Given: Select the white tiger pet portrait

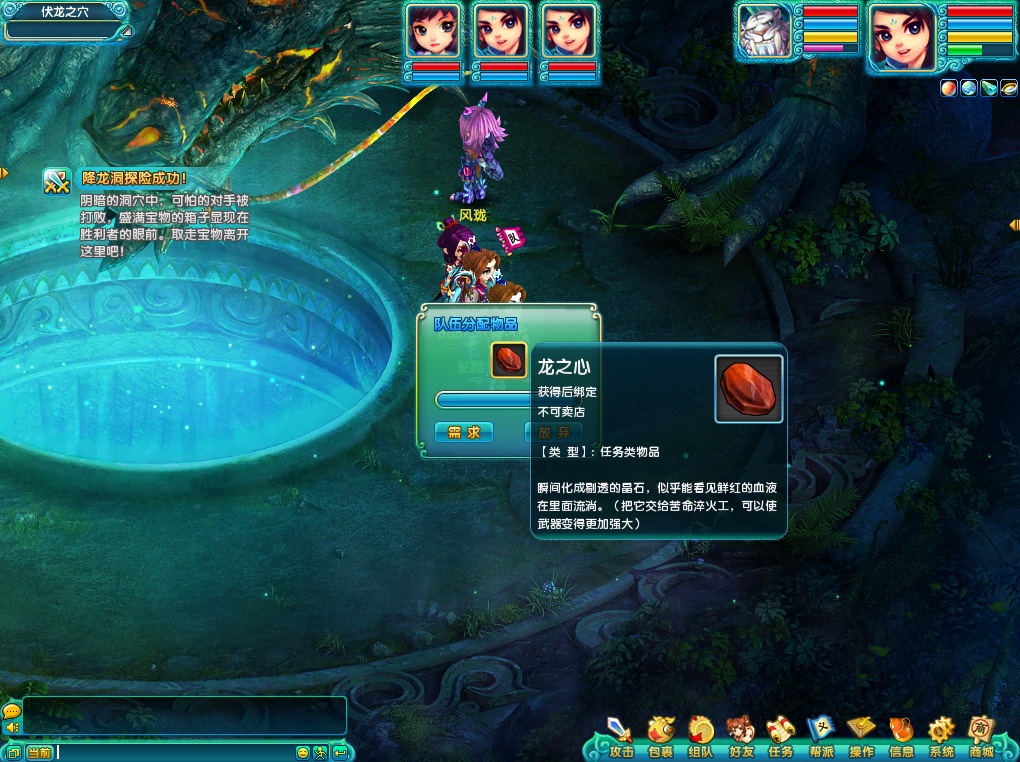Looking at the screenshot, I should pyautogui.click(x=765, y=36).
